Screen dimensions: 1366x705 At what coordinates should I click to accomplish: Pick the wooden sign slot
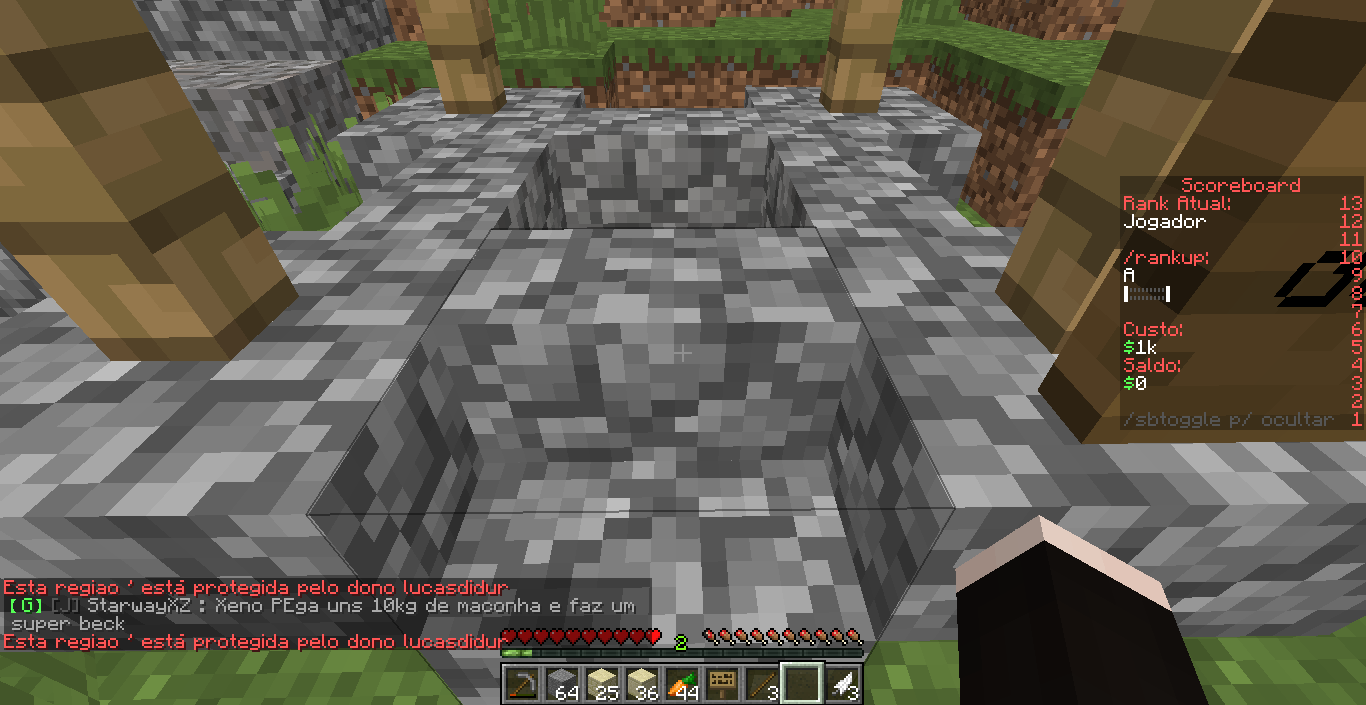click(721, 684)
